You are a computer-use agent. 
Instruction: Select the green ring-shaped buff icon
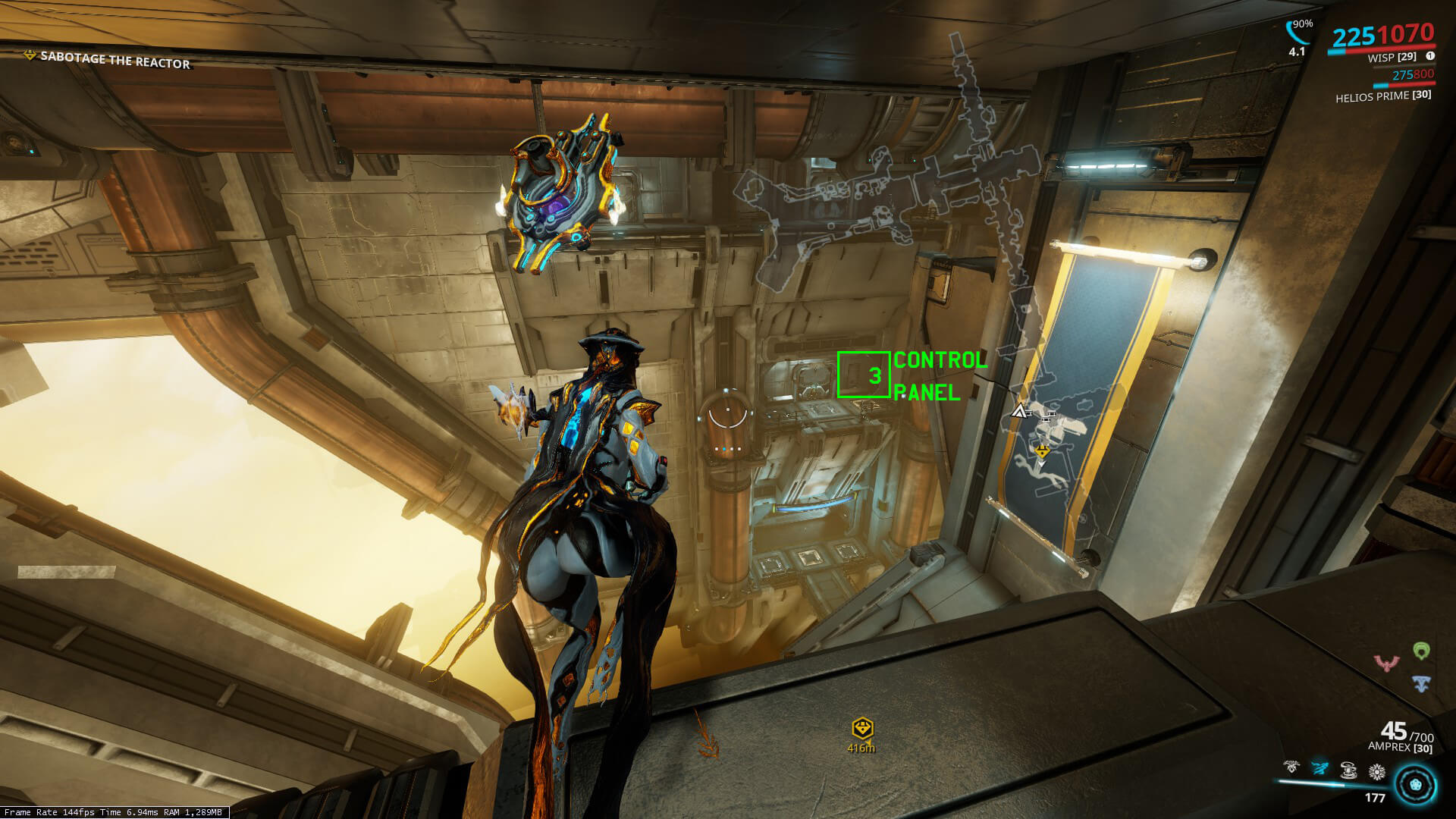(1421, 650)
